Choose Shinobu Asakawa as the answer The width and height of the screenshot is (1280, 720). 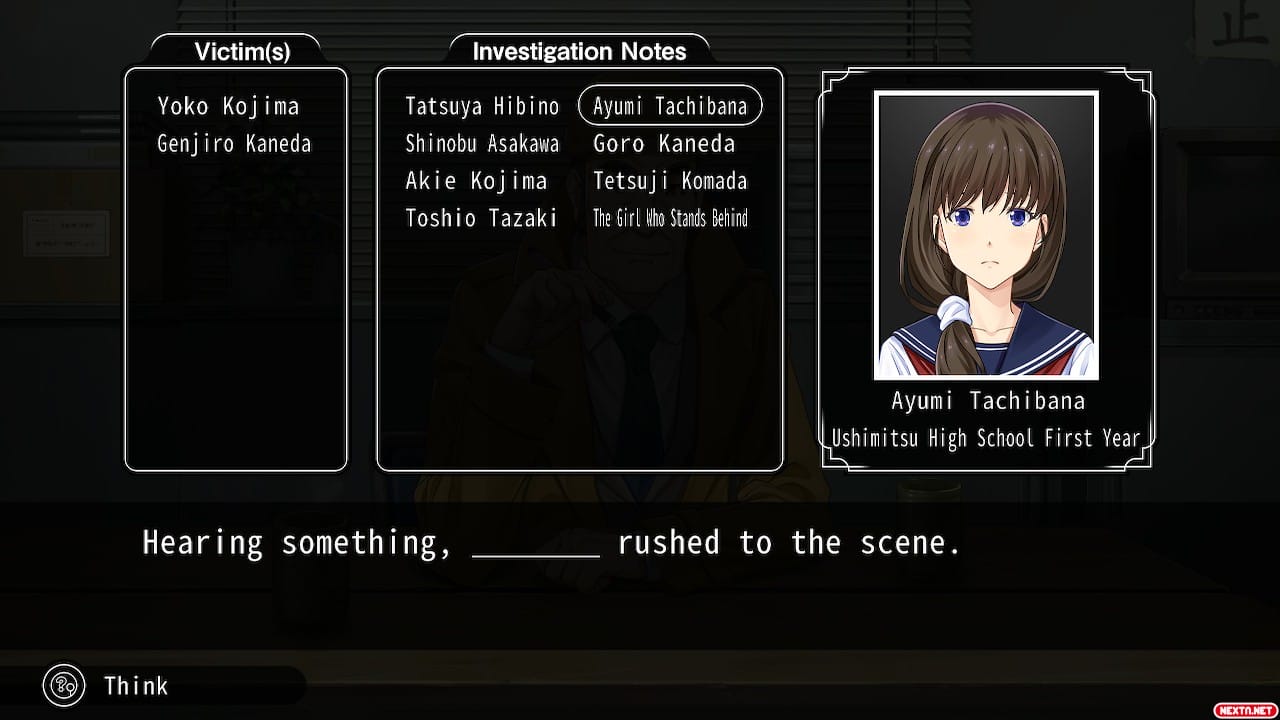pos(482,144)
